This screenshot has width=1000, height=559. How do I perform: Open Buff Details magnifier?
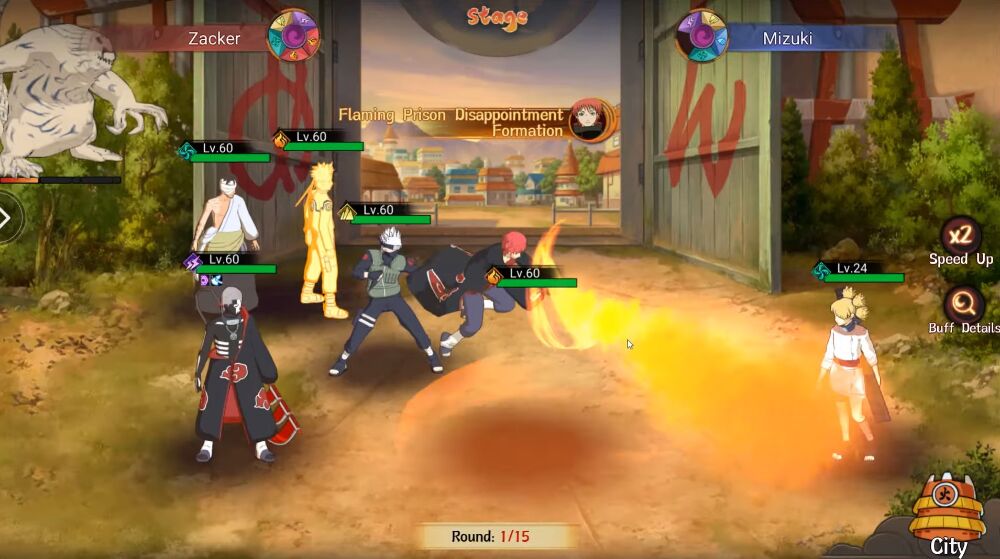pyautogui.click(x=964, y=301)
